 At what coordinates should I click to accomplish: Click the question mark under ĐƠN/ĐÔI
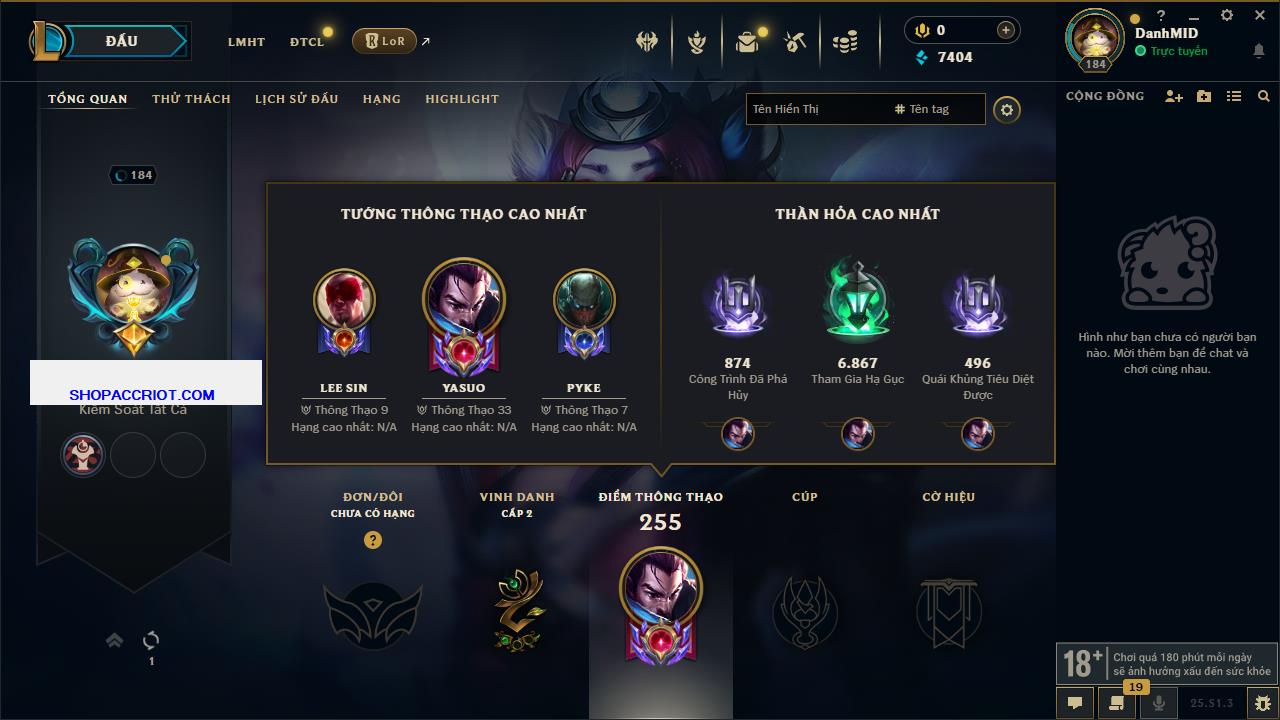pos(373,540)
